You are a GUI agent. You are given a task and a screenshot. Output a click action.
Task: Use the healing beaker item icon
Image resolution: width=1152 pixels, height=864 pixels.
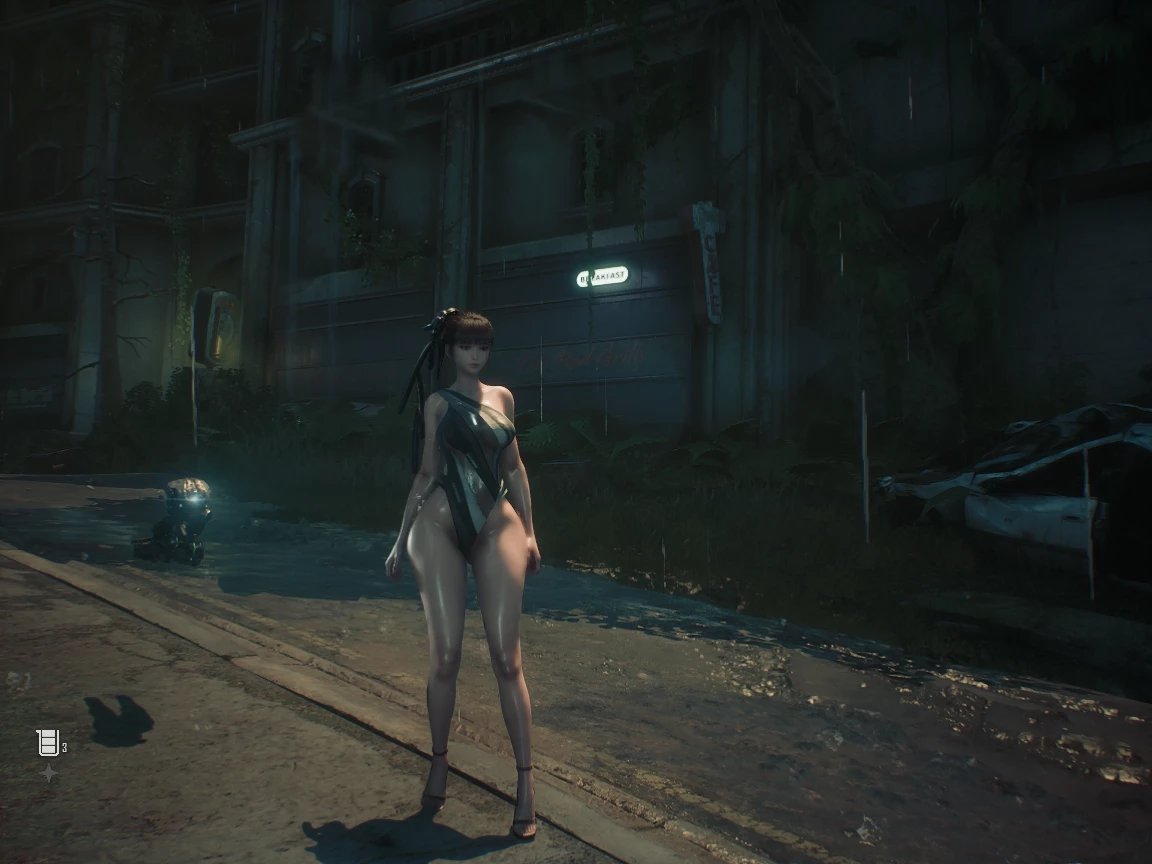pos(47,742)
